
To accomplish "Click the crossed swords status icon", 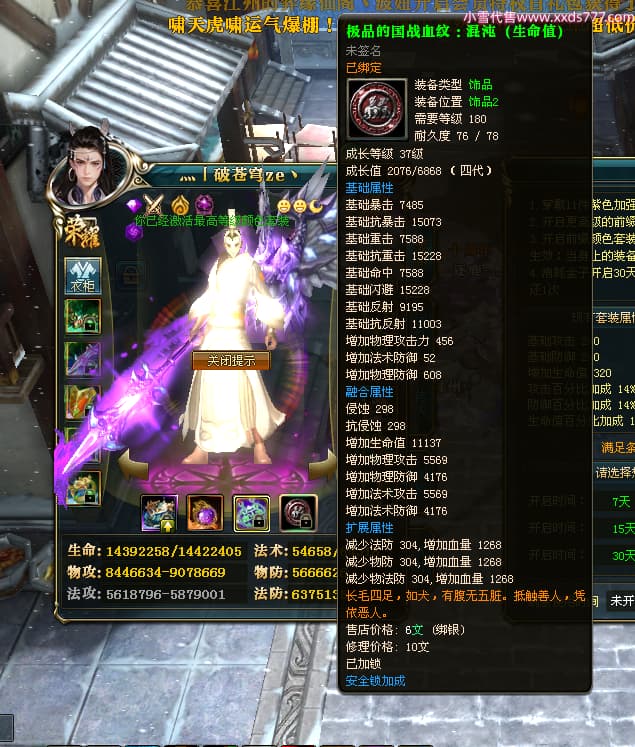I will click(154, 205).
